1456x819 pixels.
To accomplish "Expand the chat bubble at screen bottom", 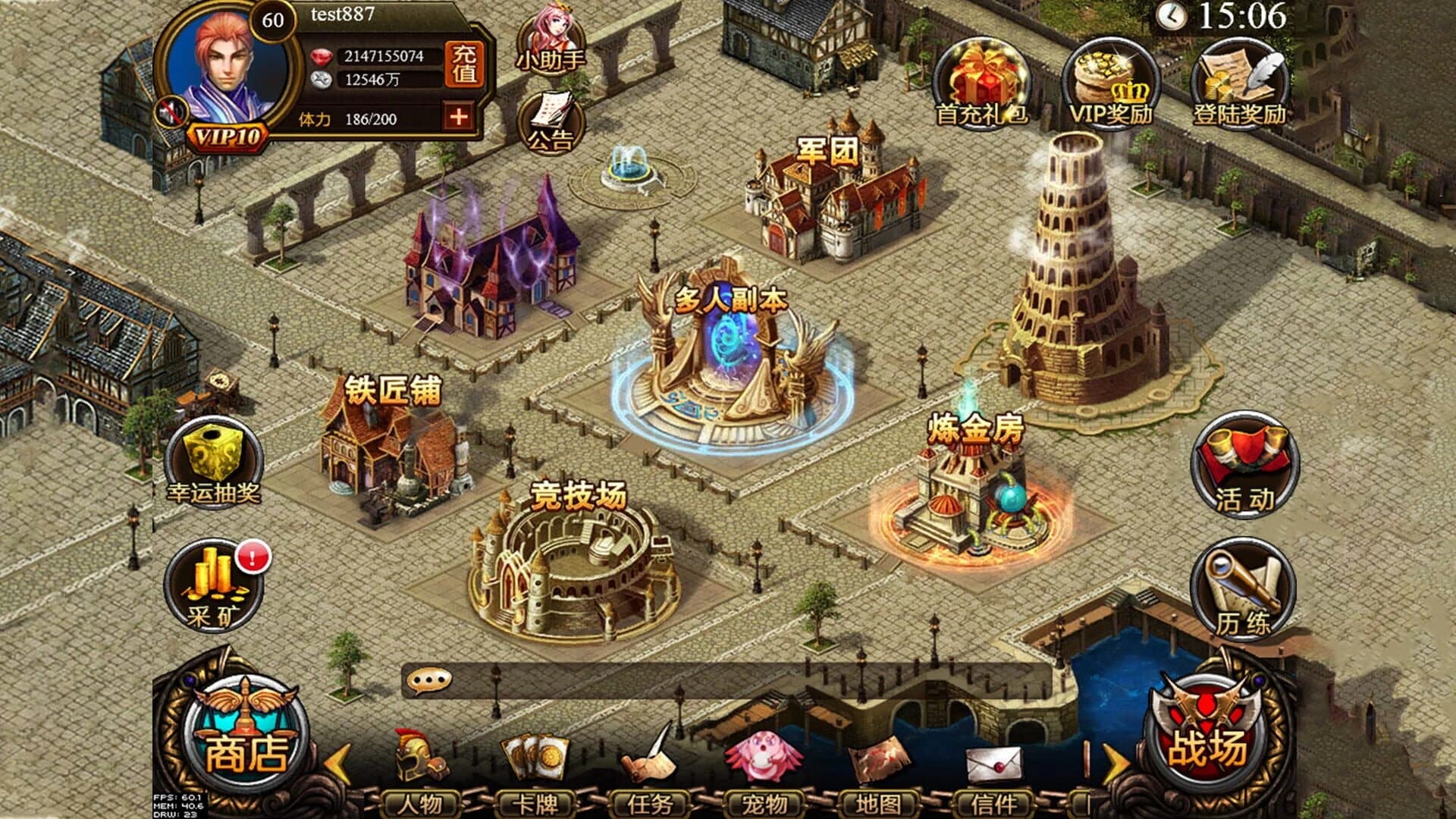I will tap(429, 681).
